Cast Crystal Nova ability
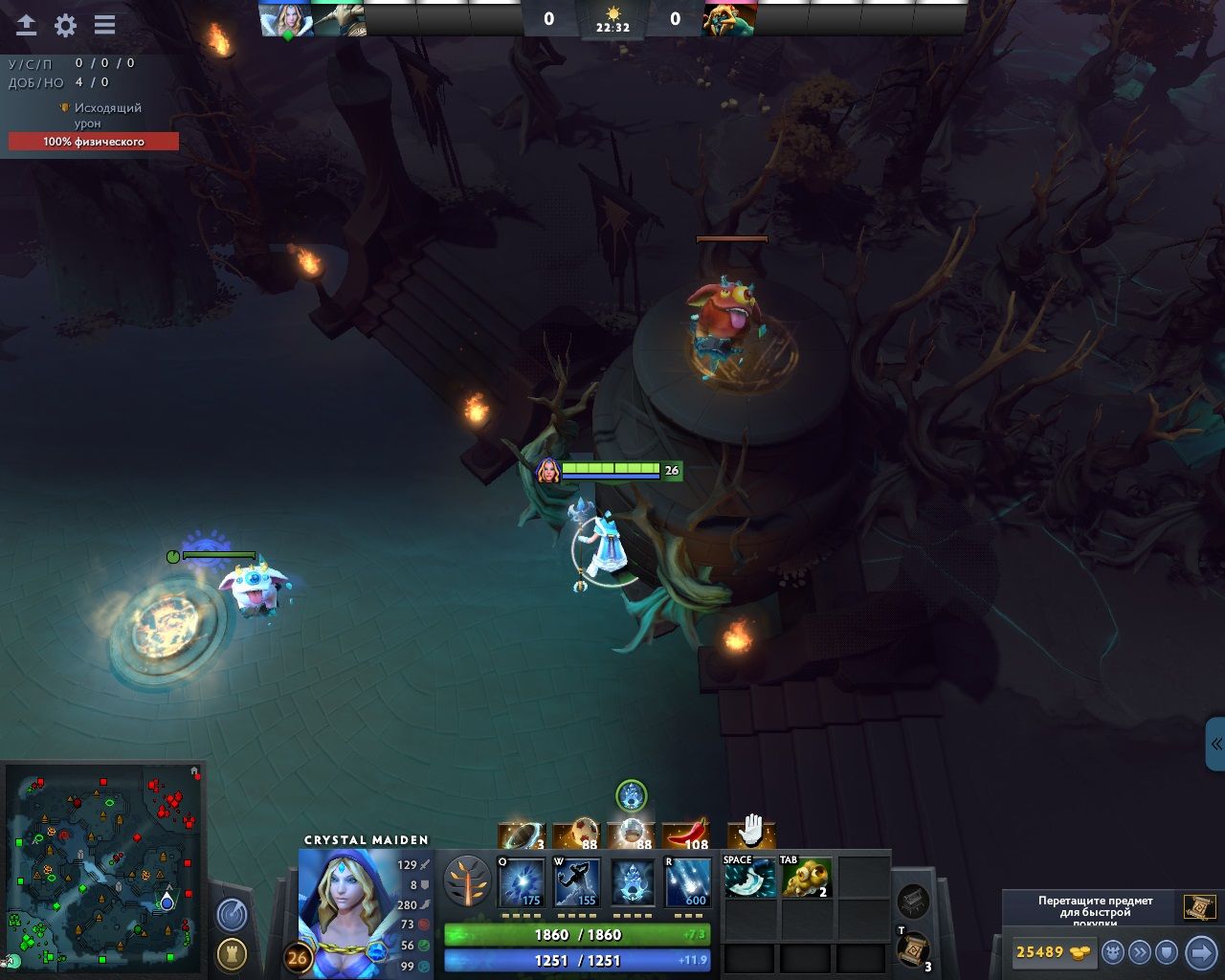1225x980 pixels. [522, 882]
